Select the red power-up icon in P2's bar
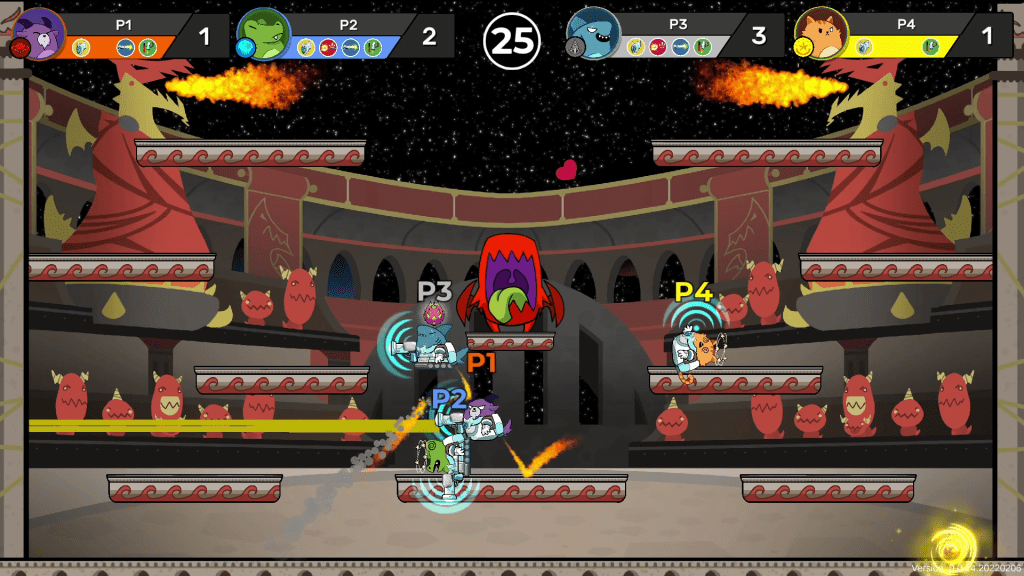Viewport: 1024px width, 576px height. 328,46
